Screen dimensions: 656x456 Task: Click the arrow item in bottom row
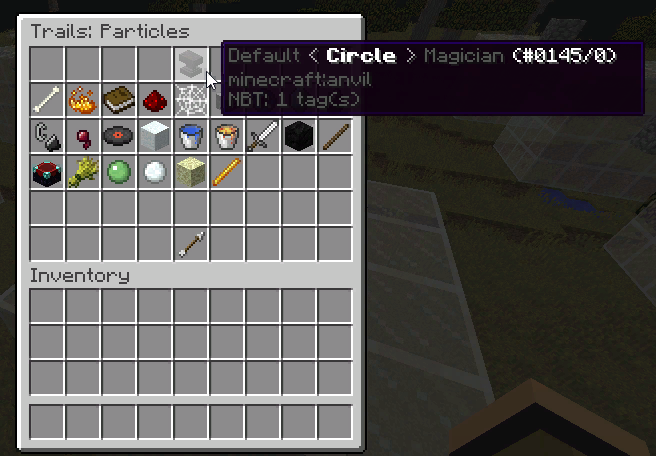(x=190, y=244)
